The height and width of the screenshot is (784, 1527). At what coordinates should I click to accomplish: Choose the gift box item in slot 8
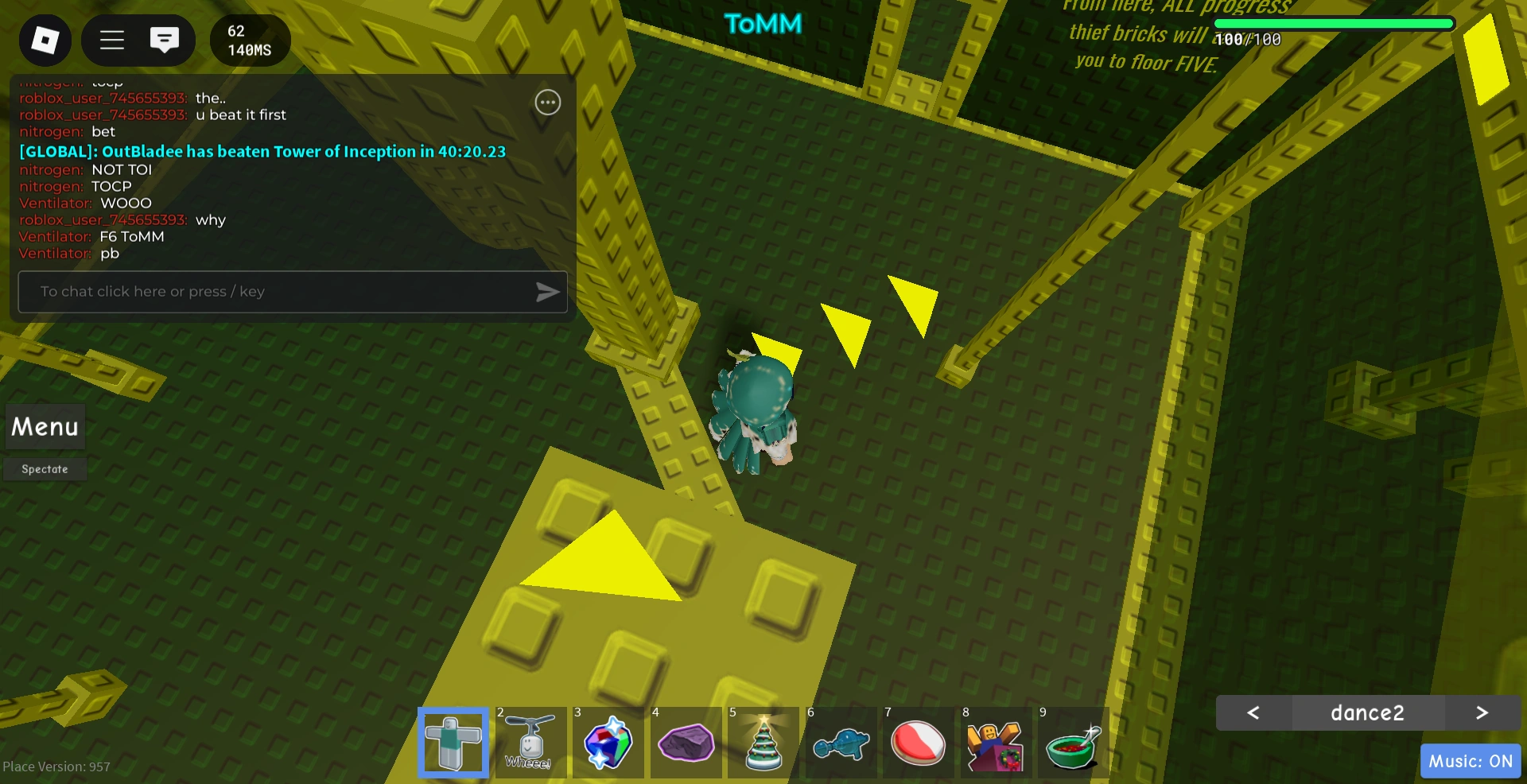click(x=996, y=743)
